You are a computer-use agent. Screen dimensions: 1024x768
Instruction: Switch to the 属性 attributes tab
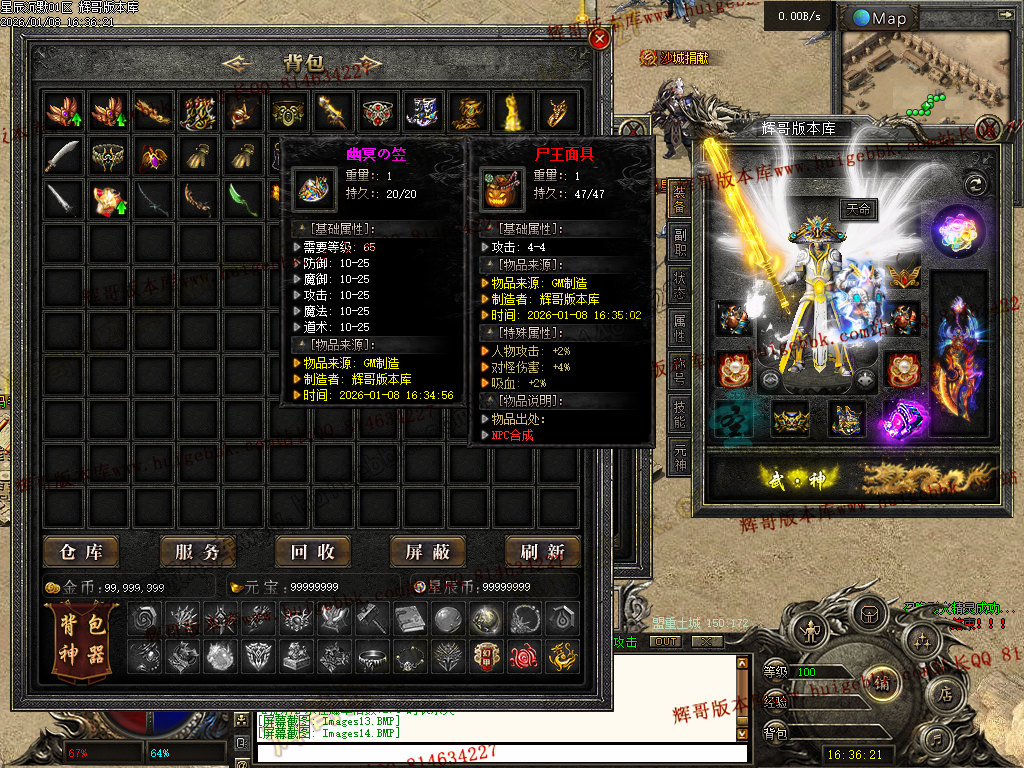click(680, 325)
